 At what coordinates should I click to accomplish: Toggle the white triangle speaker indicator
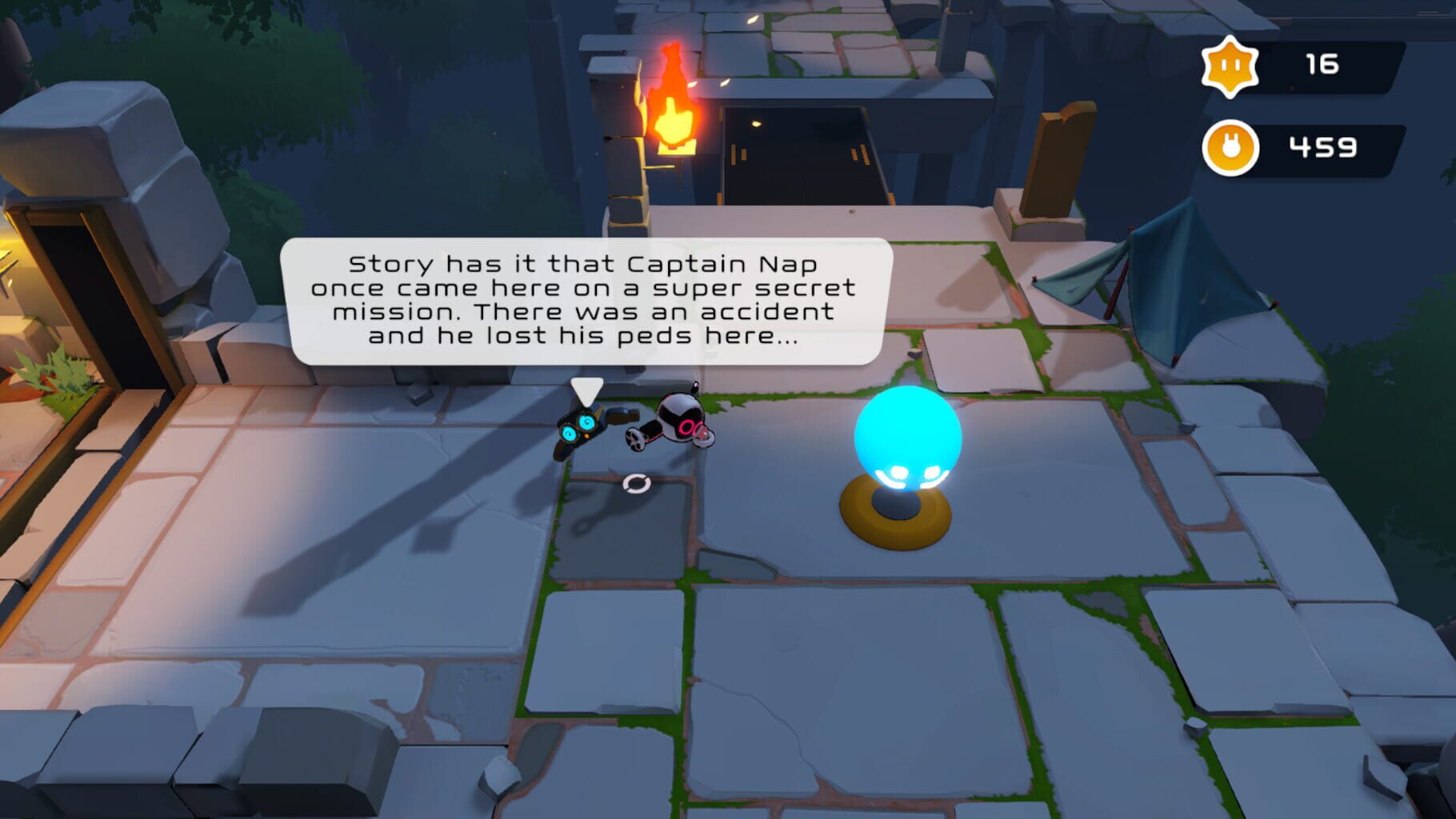coord(585,392)
